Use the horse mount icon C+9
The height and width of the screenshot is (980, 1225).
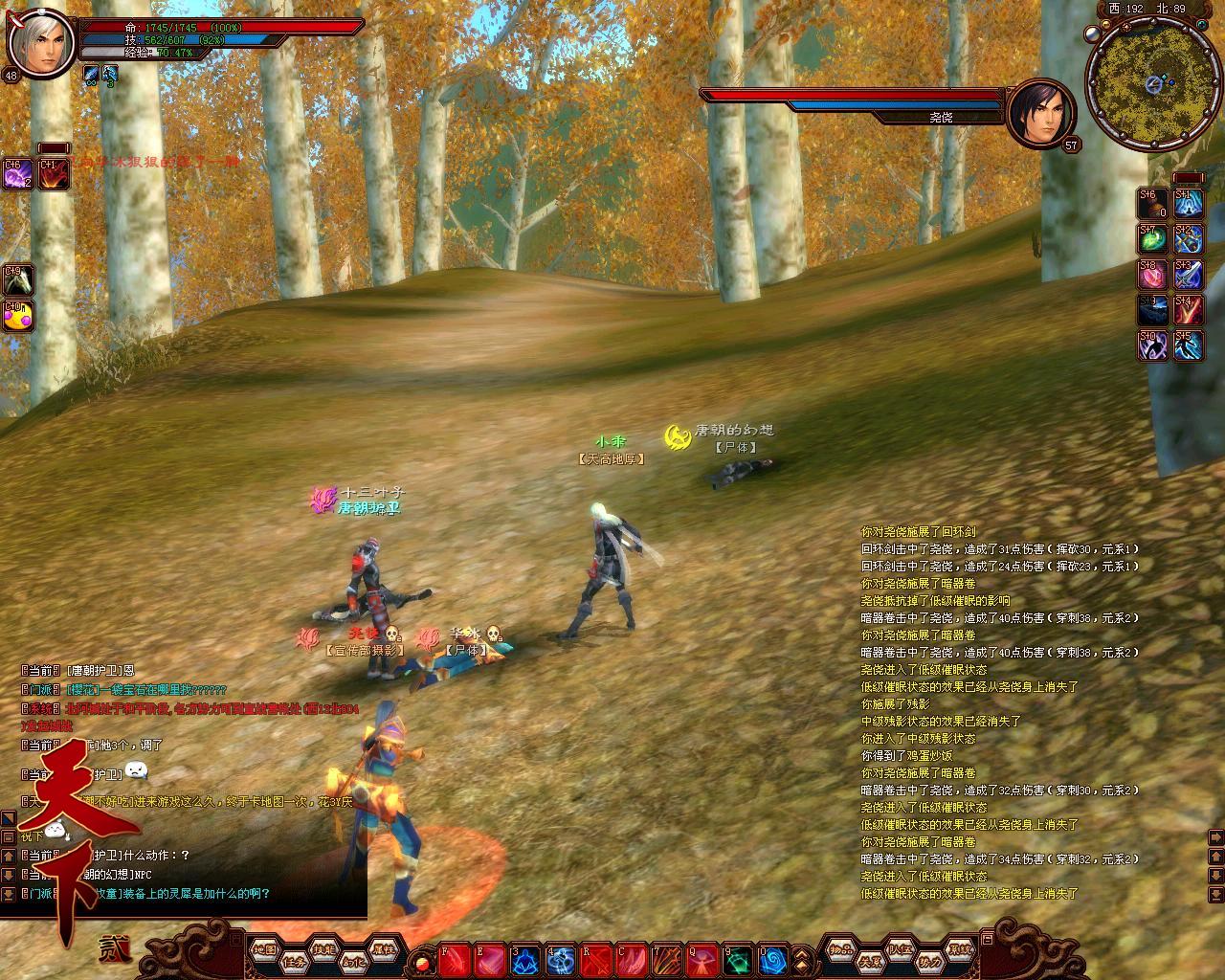pyautogui.click(x=18, y=279)
